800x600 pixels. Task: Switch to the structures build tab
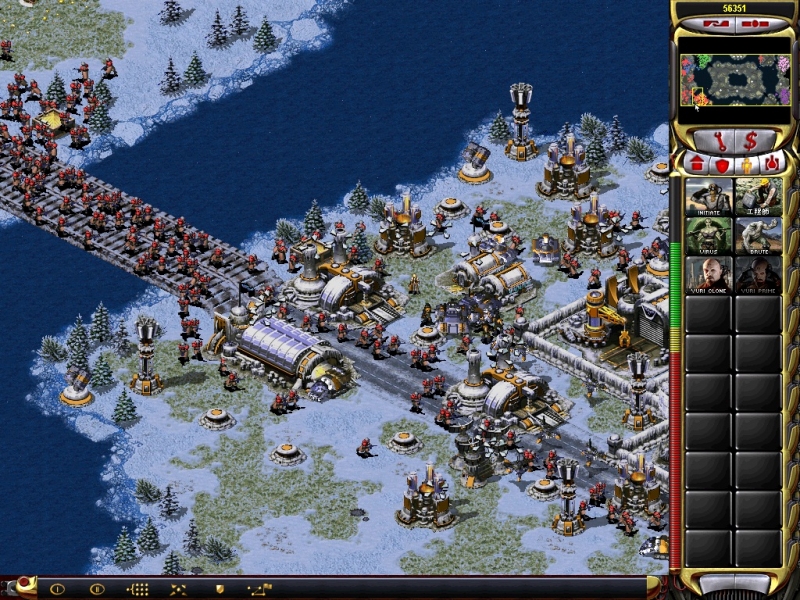click(696, 163)
